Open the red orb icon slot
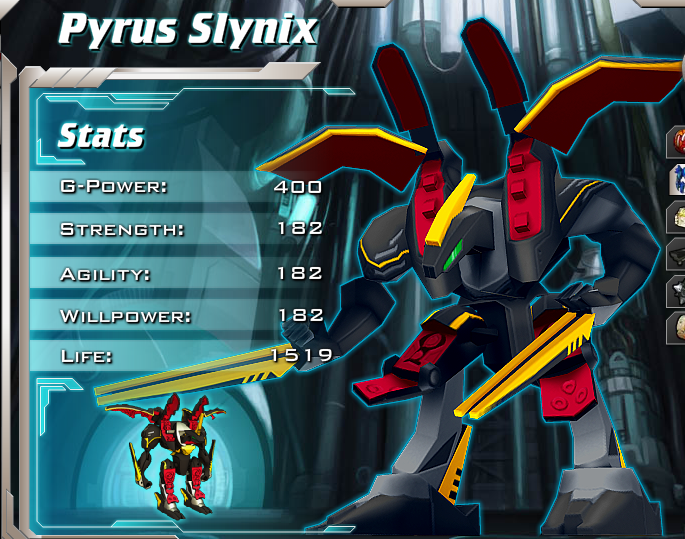 pos(677,143)
